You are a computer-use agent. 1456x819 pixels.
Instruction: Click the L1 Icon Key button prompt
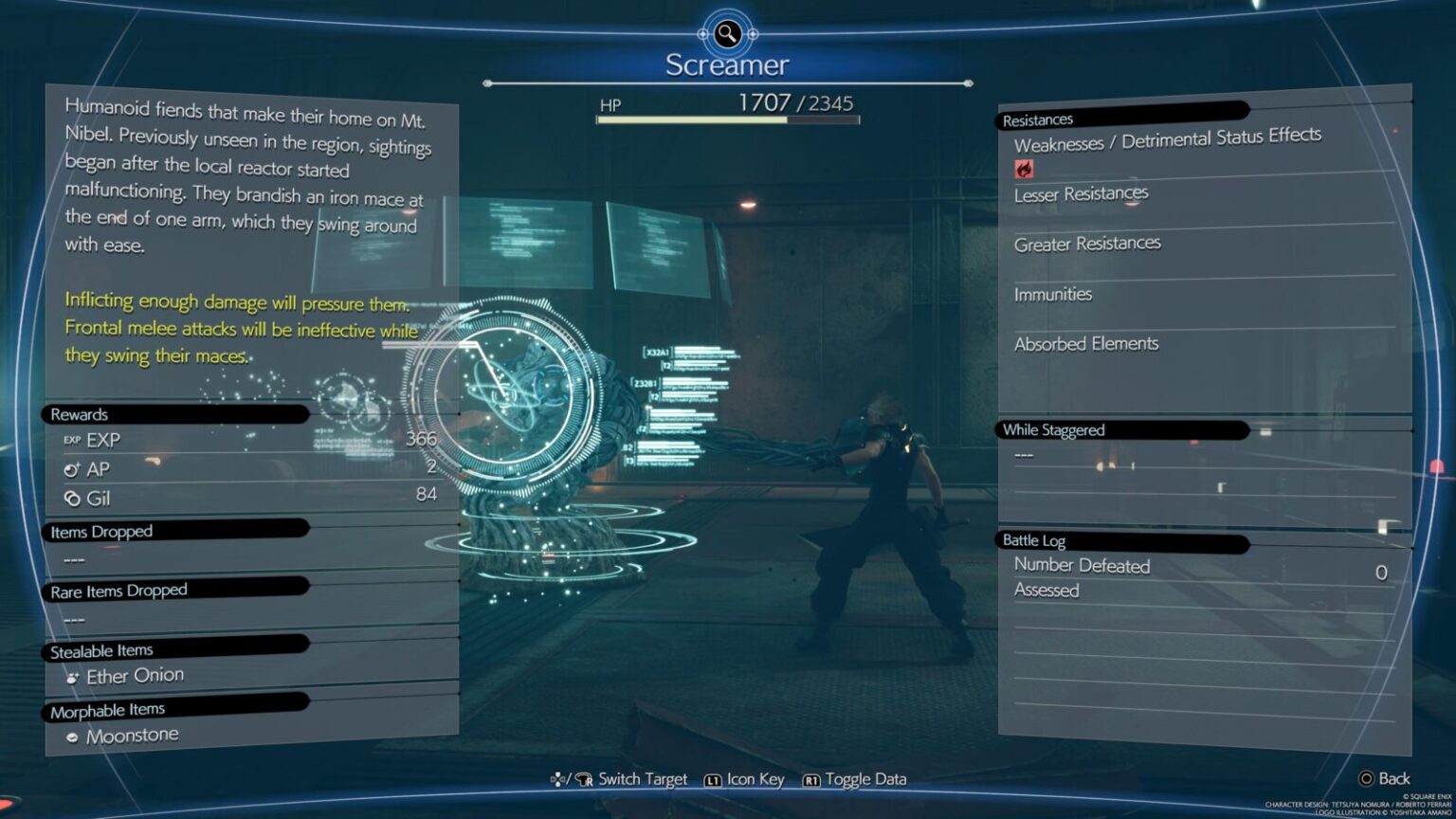pyautogui.click(x=713, y=778)
